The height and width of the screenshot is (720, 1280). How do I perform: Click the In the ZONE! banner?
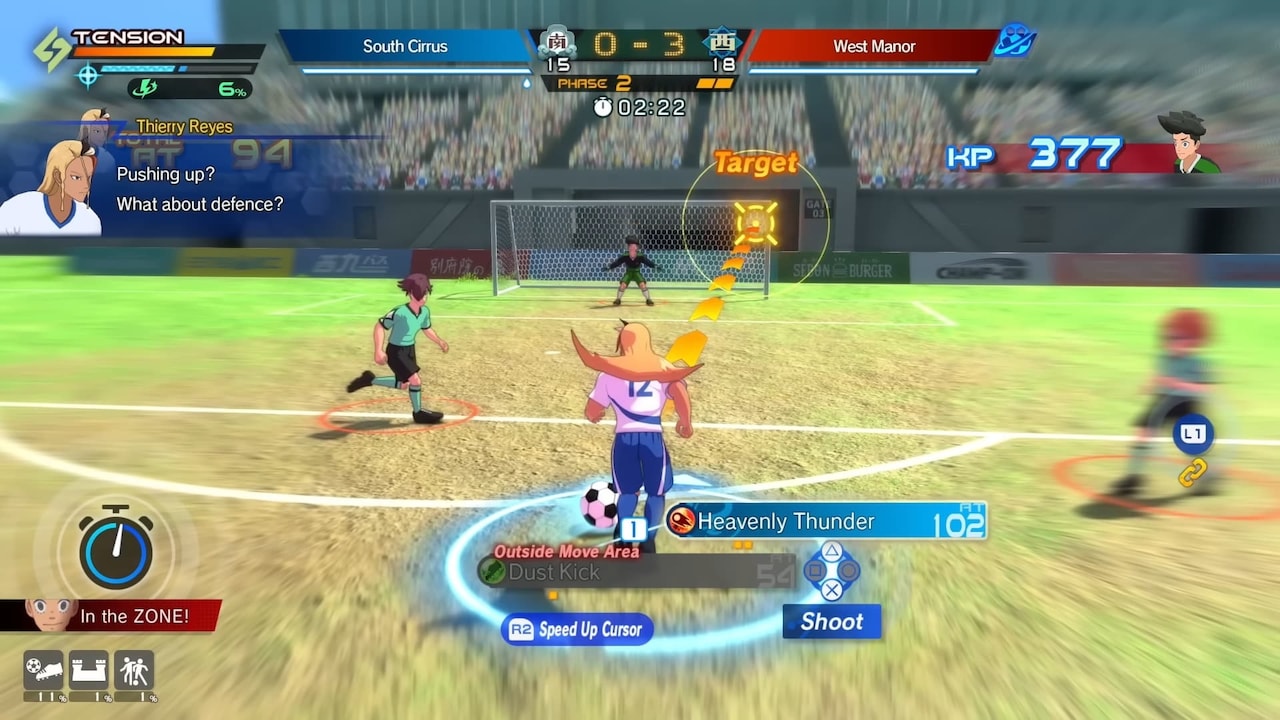coord(110,616)
